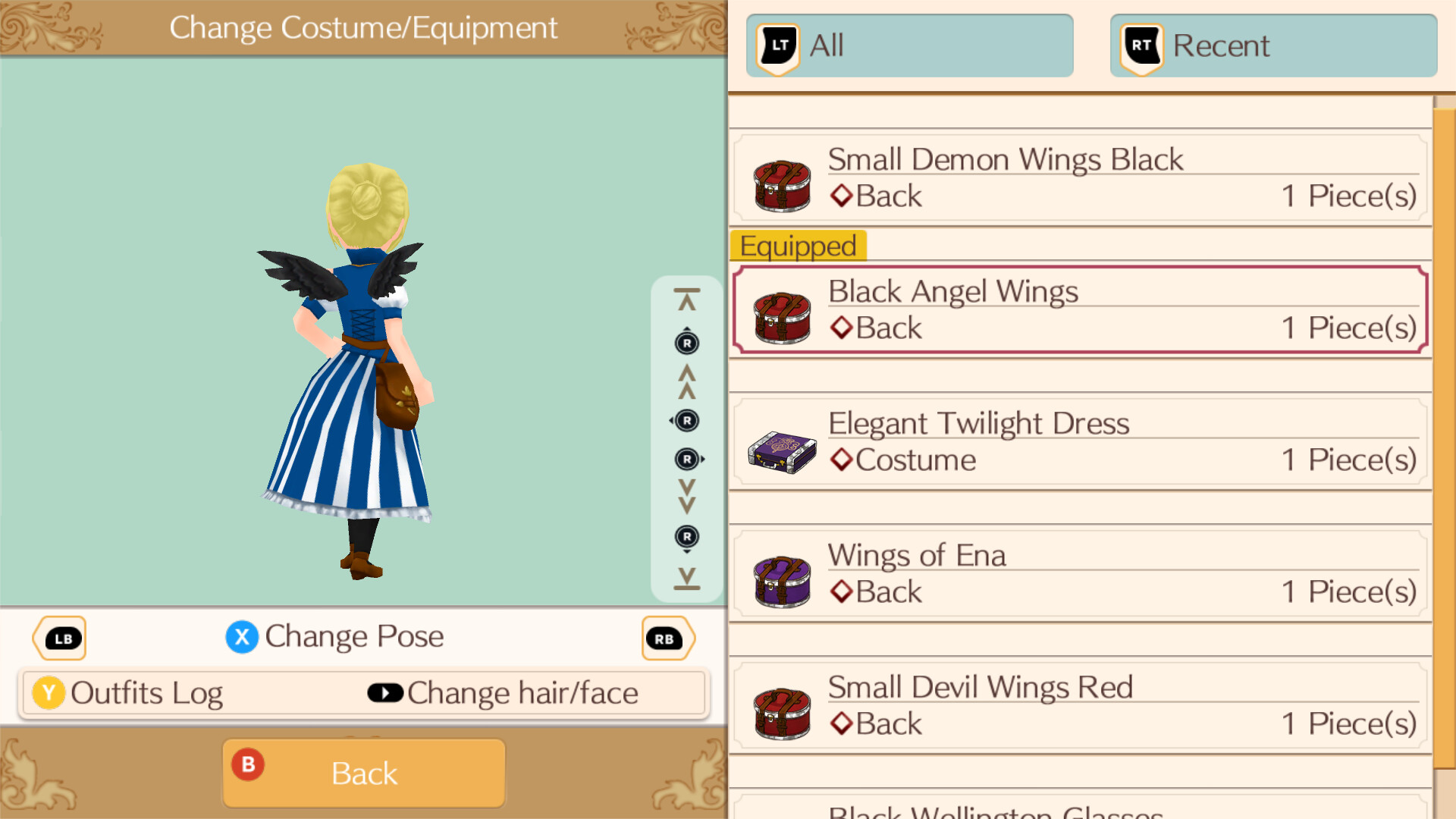
Task: Click the RT trigger icon on the Recent tab
Action: pyautogui.click(x=1140, y=45)
